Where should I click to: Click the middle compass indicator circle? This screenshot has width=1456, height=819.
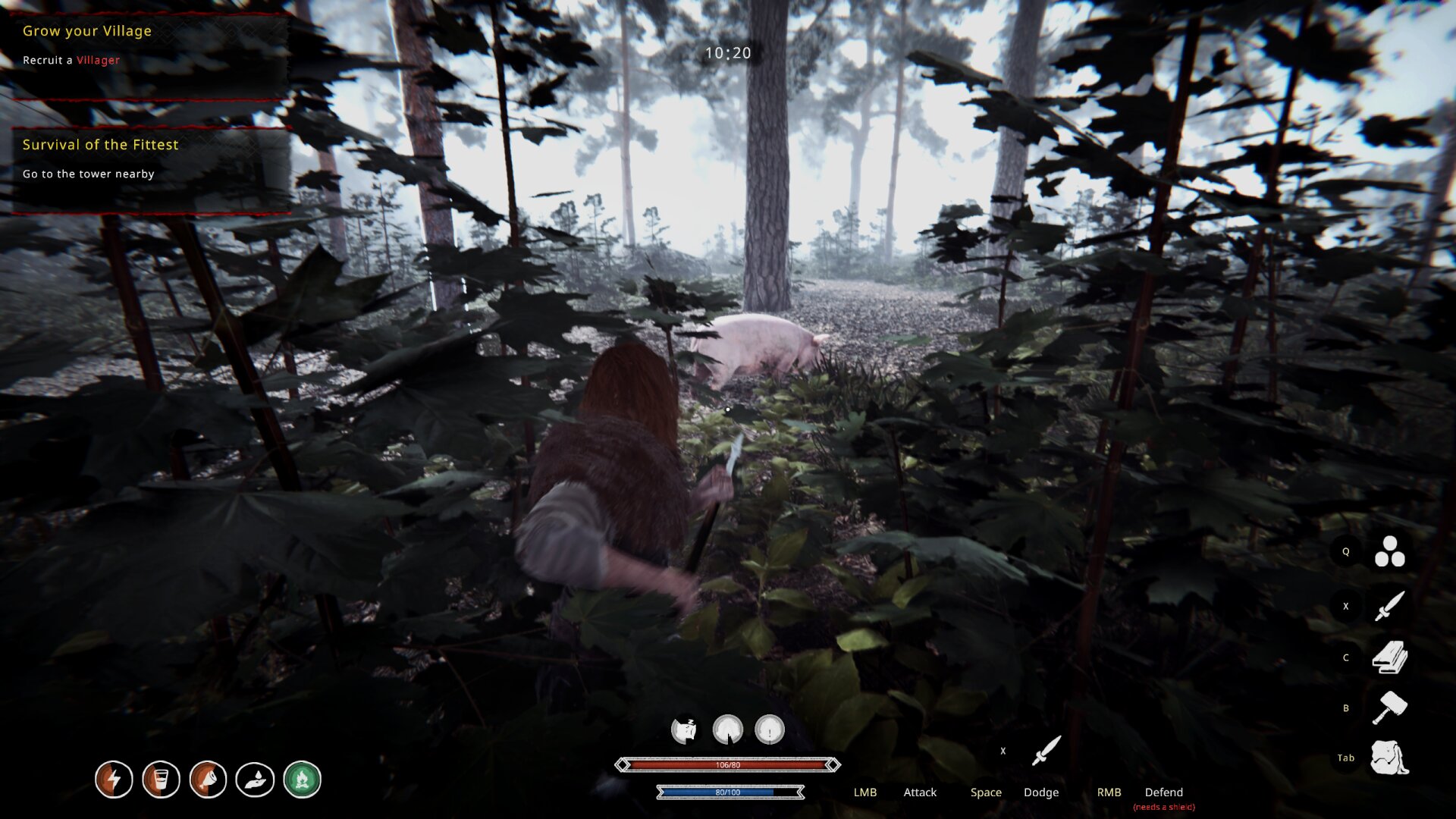point(726,729)
